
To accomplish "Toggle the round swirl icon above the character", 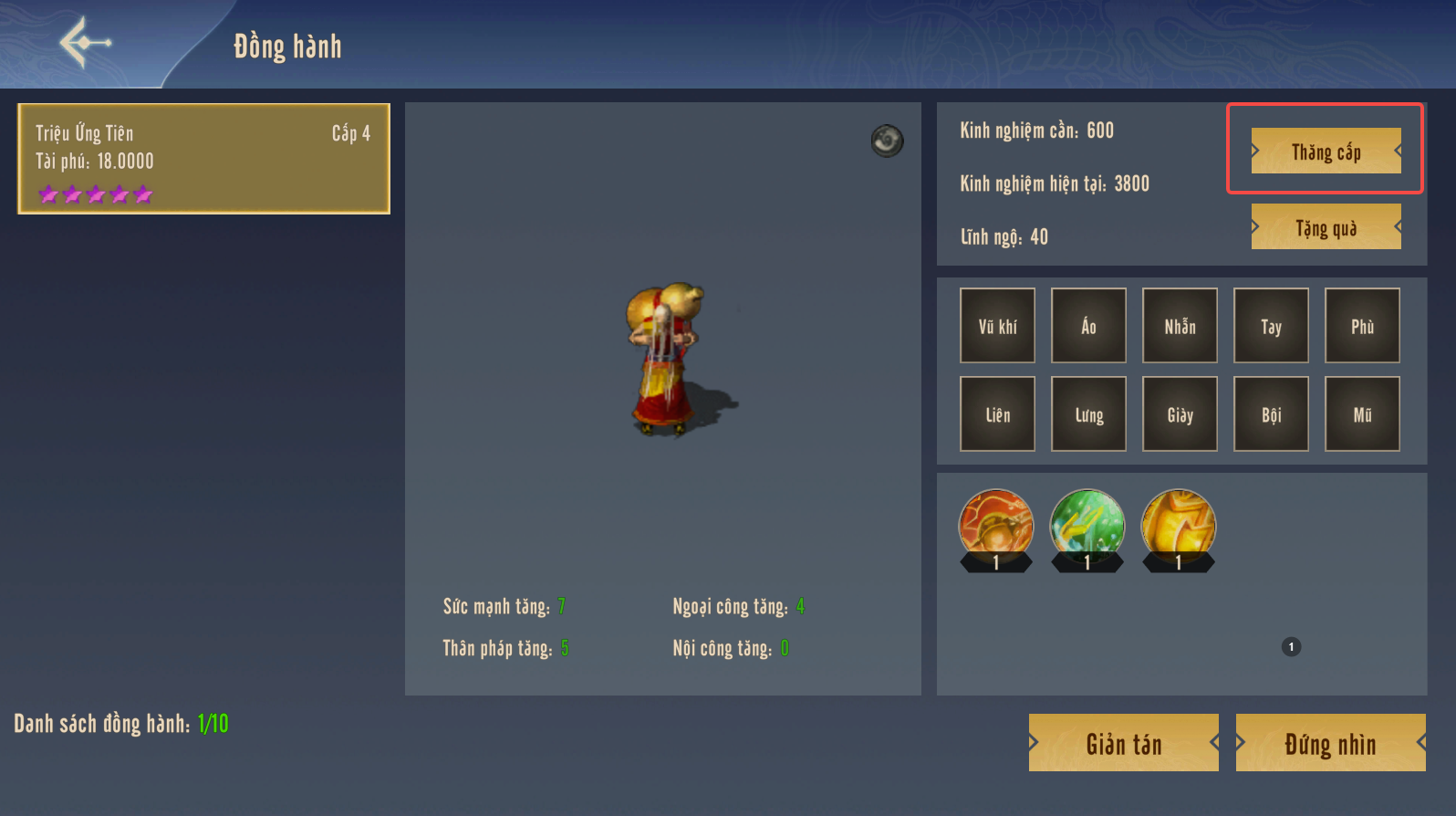I will pyautogui.click(x=887, y=141).
